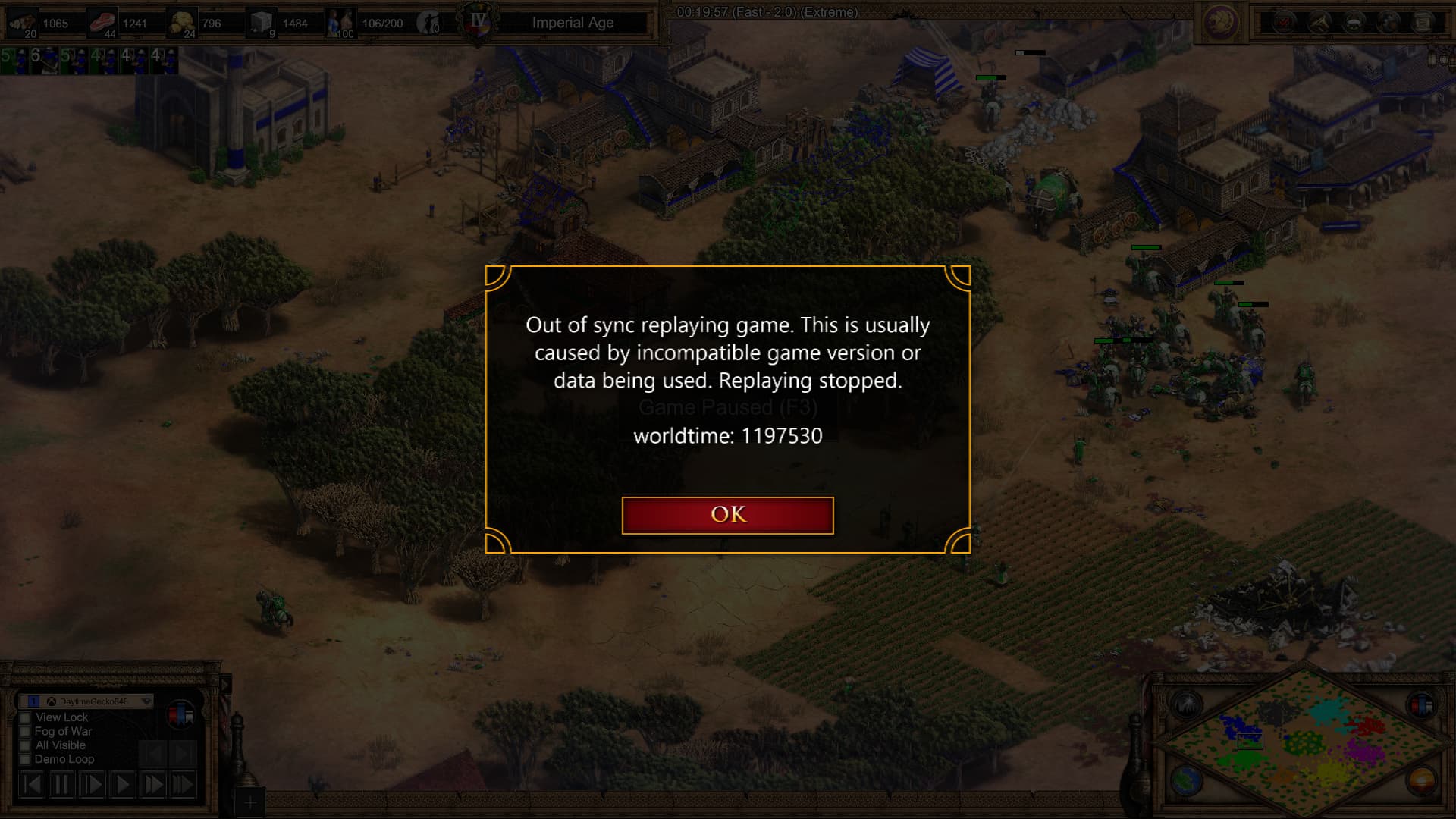
Task: Open the DaytimeGecko848 player dropdown
Action: coord(146,701)
